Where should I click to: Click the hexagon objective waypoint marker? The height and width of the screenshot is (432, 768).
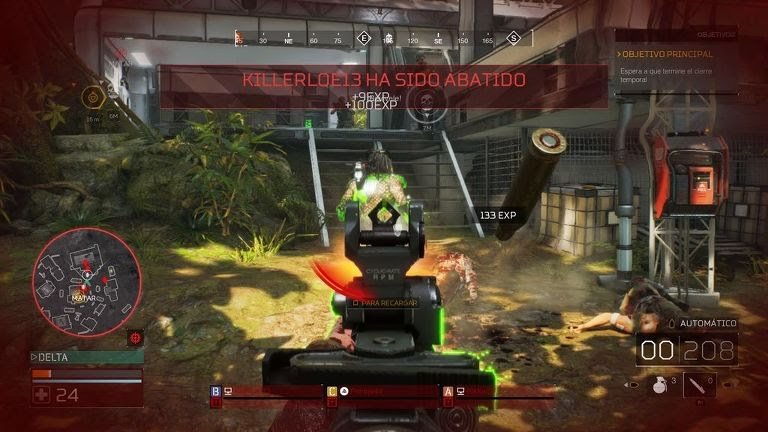coord(93,98)
